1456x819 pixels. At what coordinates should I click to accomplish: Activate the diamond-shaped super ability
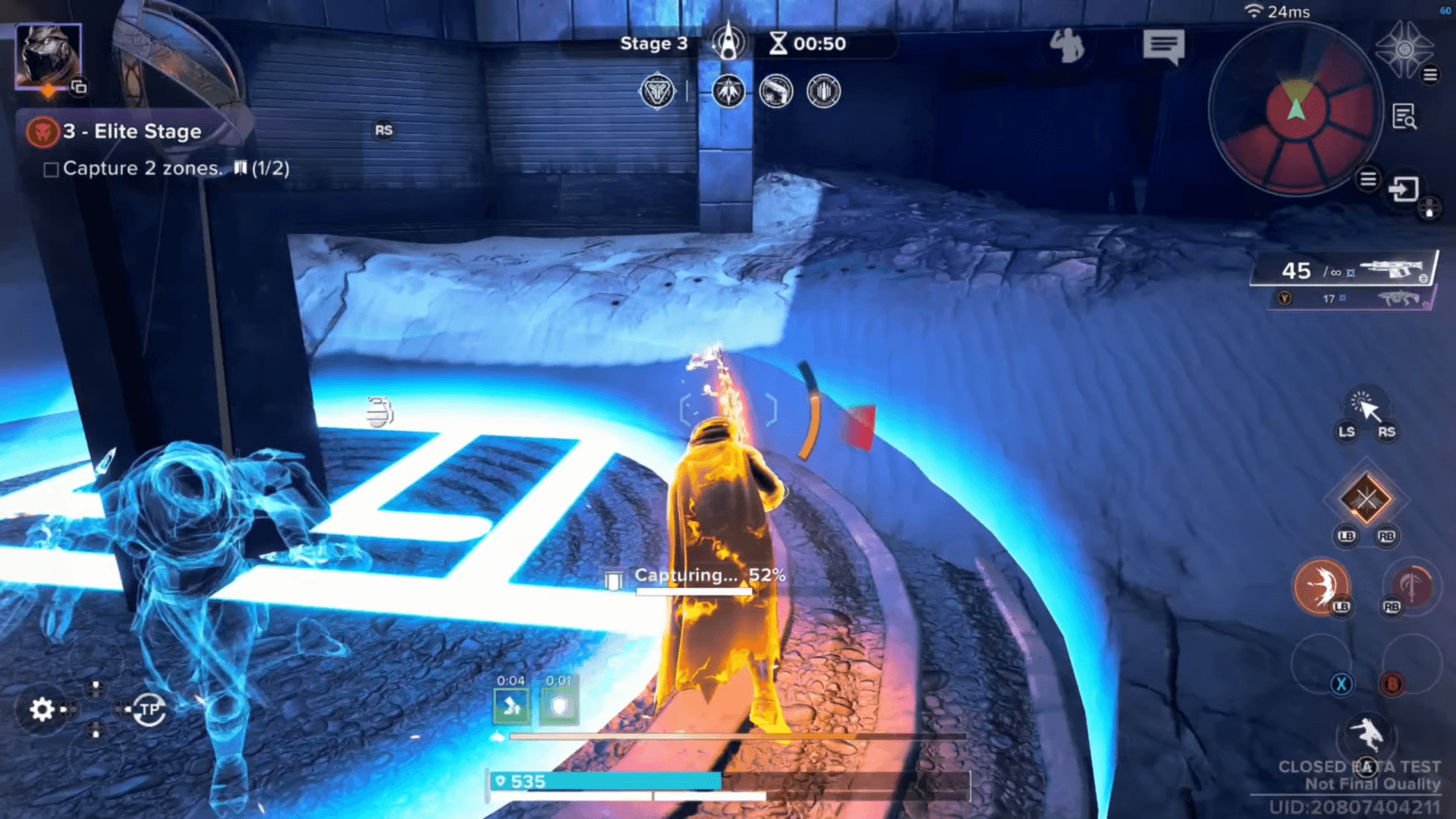pos(1366,499)
